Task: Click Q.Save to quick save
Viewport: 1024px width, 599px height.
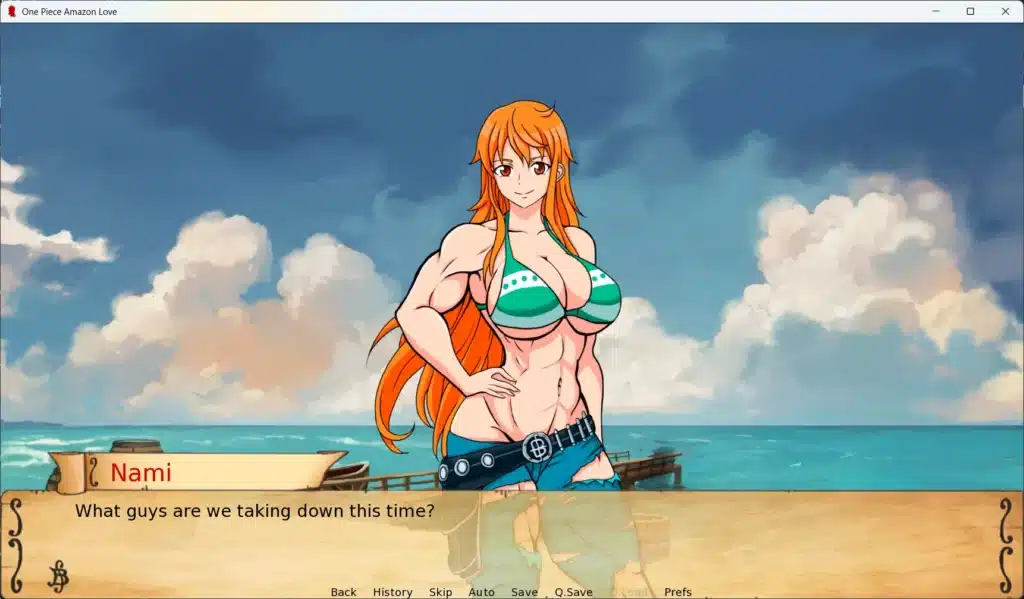Action: click(573, 592)
